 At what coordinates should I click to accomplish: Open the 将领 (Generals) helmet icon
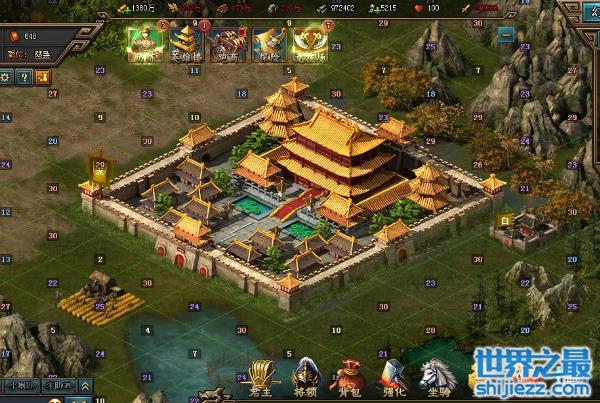click(304, 377)
